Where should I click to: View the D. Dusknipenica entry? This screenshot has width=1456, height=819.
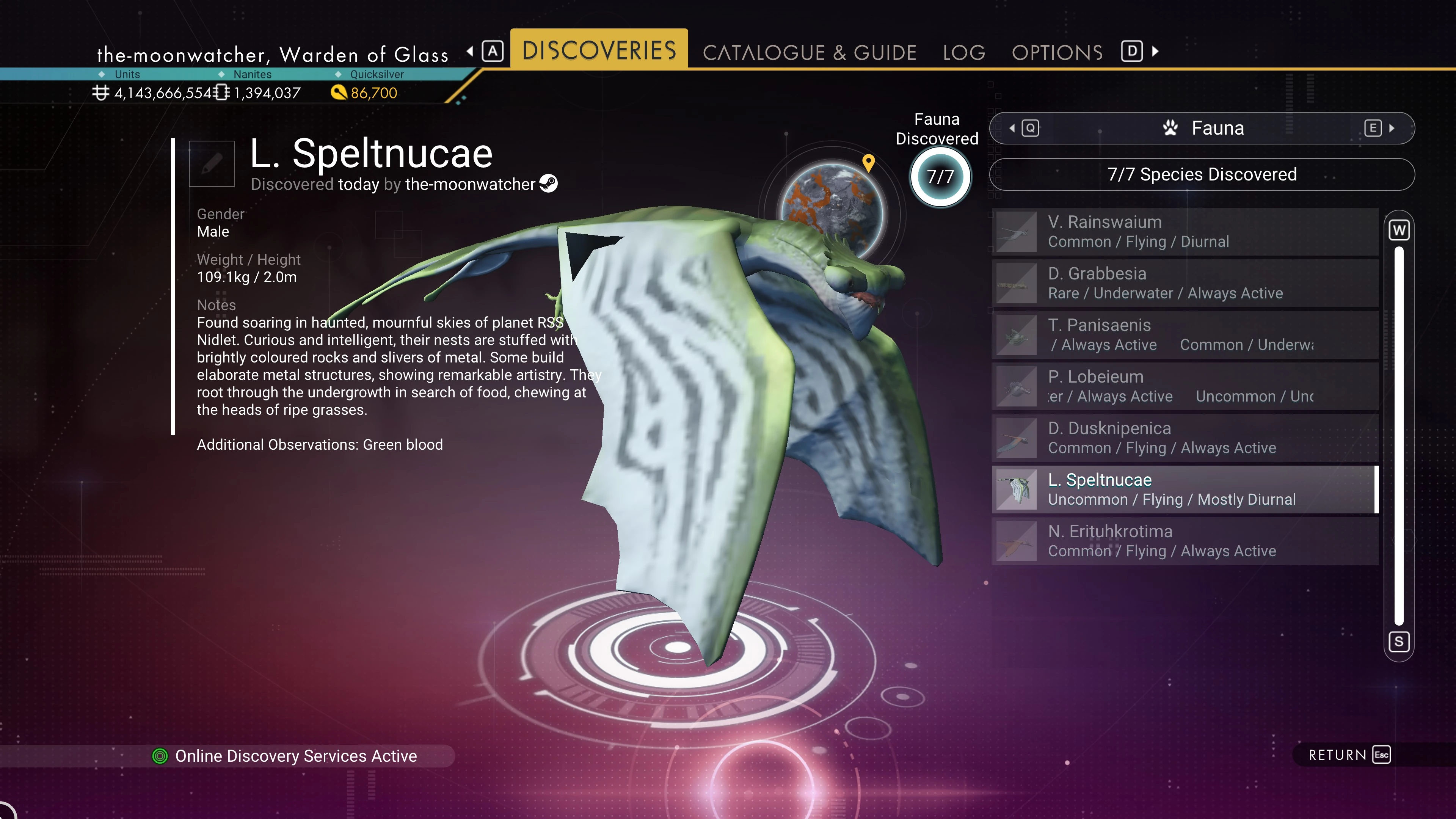1185,438
